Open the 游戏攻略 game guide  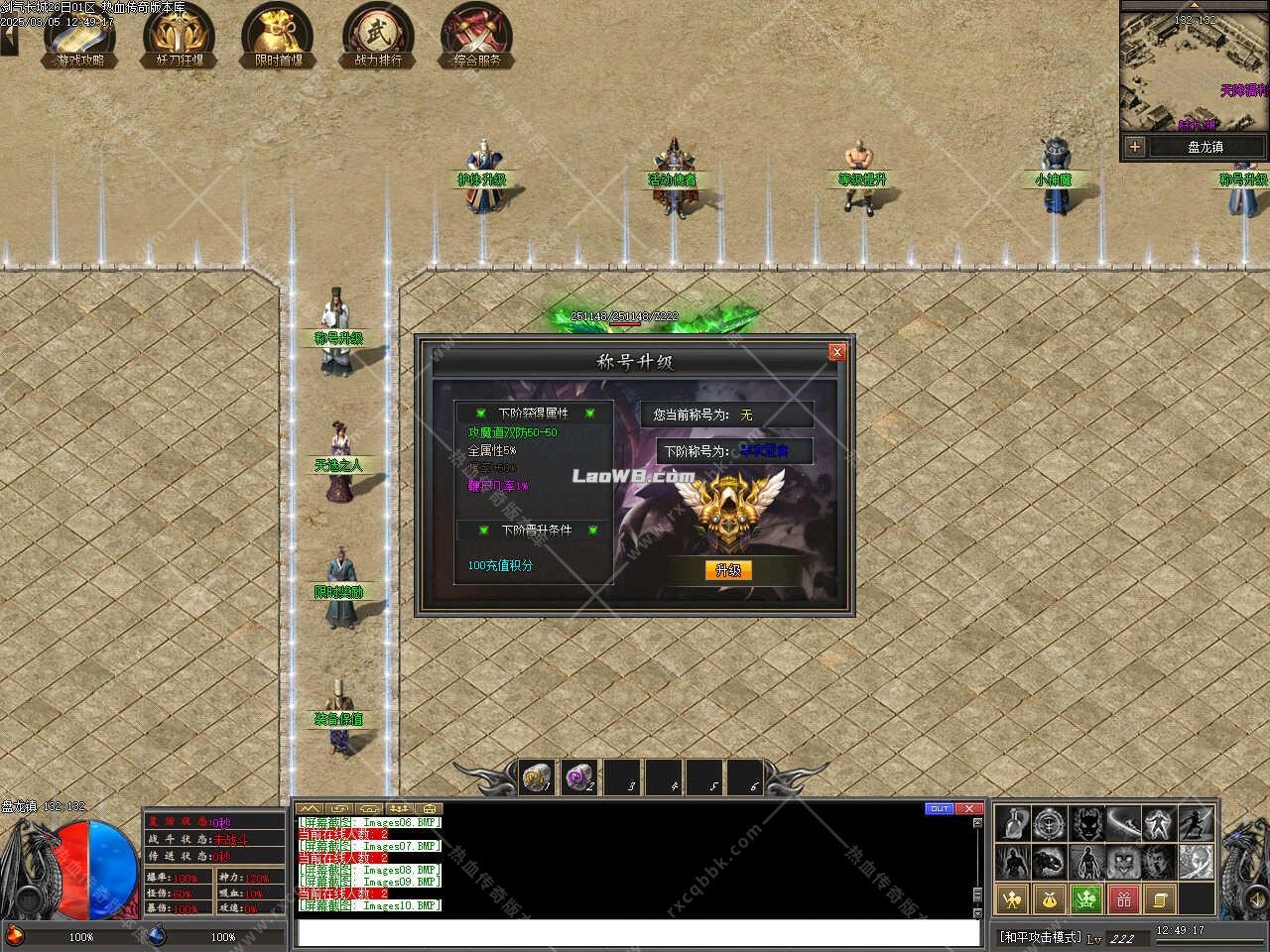tap(80, 36)
